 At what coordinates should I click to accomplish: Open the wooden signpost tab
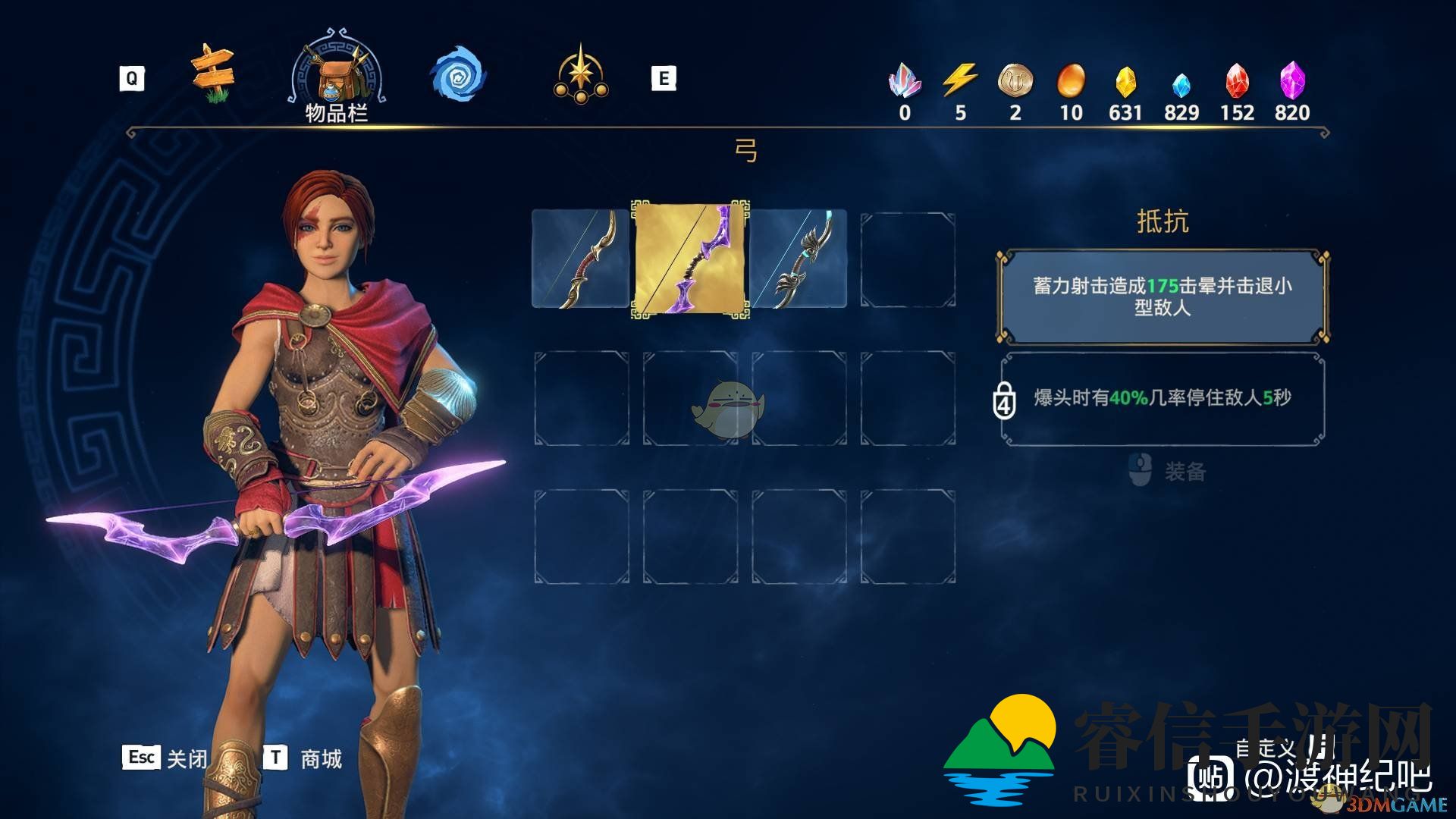(212, 74)
